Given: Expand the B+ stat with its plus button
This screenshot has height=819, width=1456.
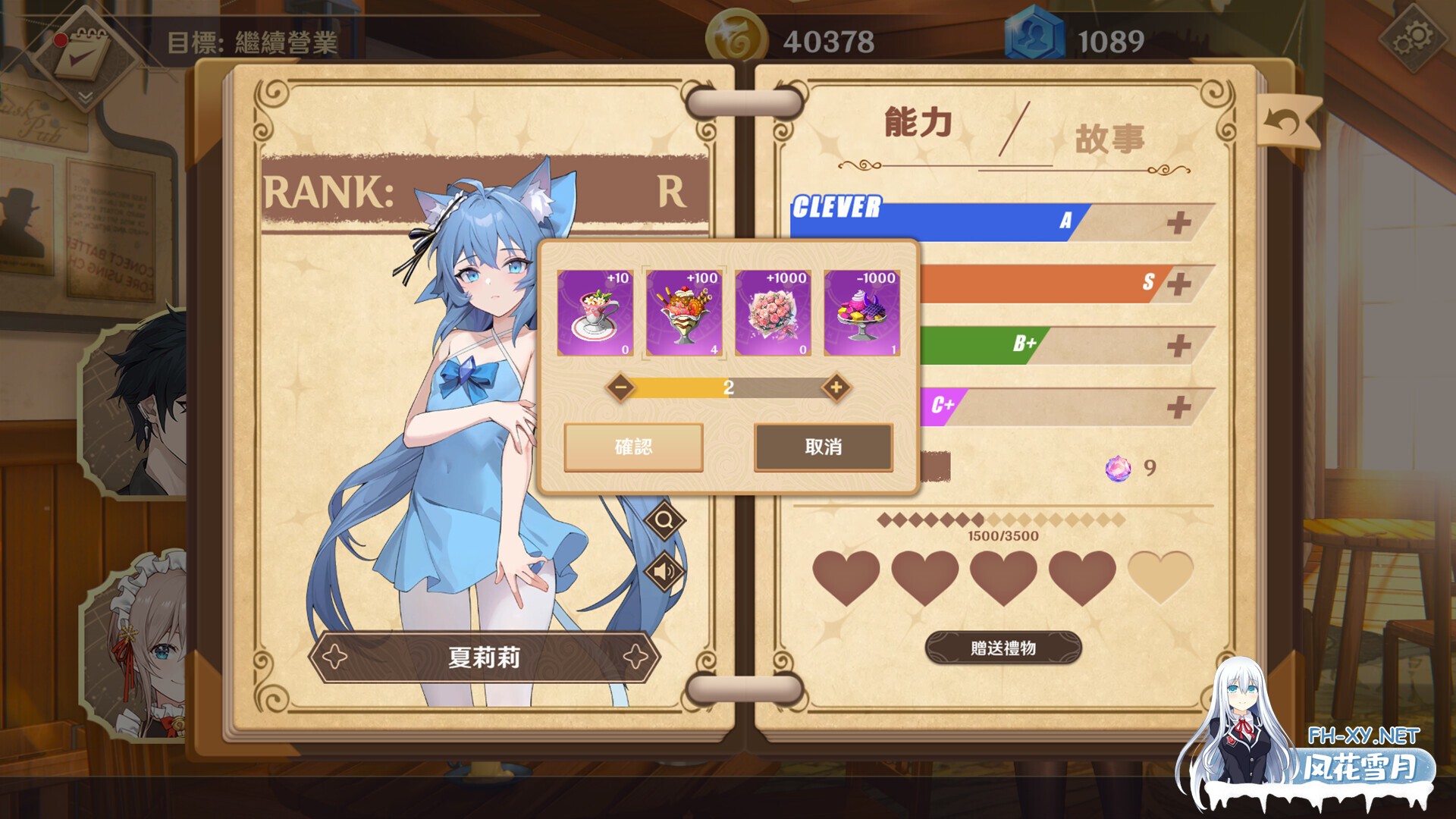Looking at the screenshot, I should coord(1180,344).
